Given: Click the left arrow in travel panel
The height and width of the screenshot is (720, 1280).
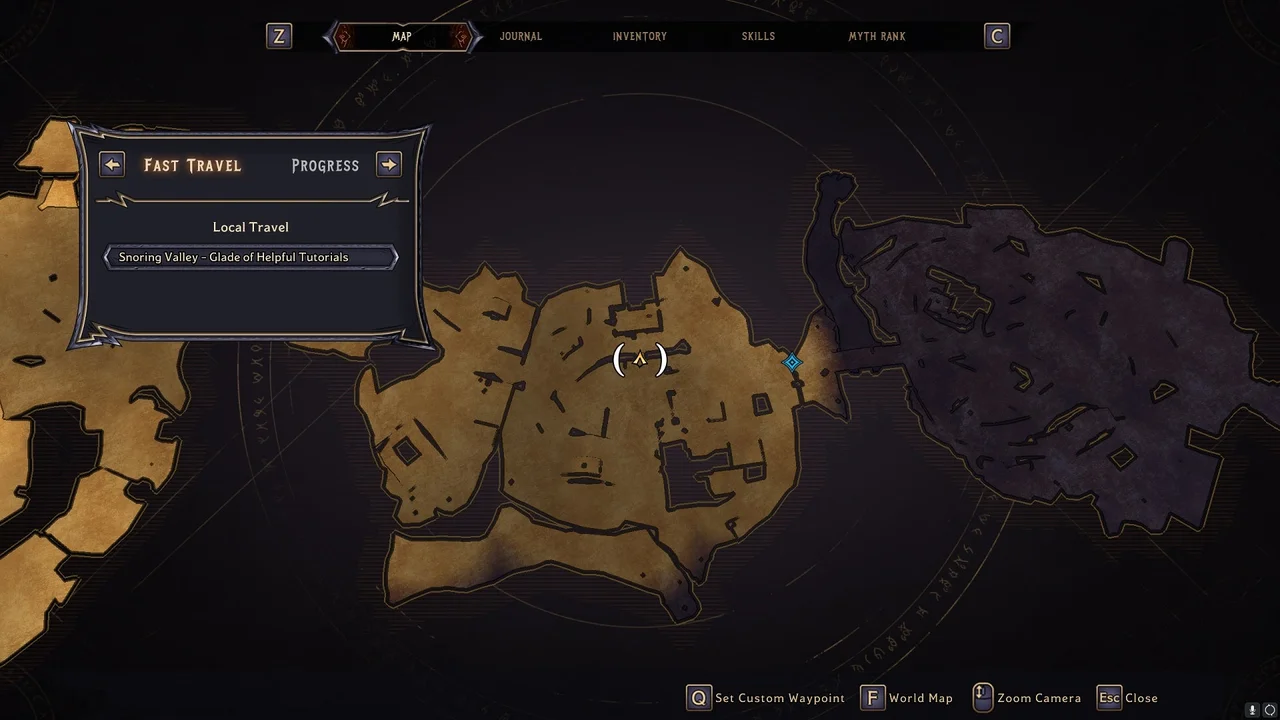Looking at the screenshot, I should pos(112,164).
